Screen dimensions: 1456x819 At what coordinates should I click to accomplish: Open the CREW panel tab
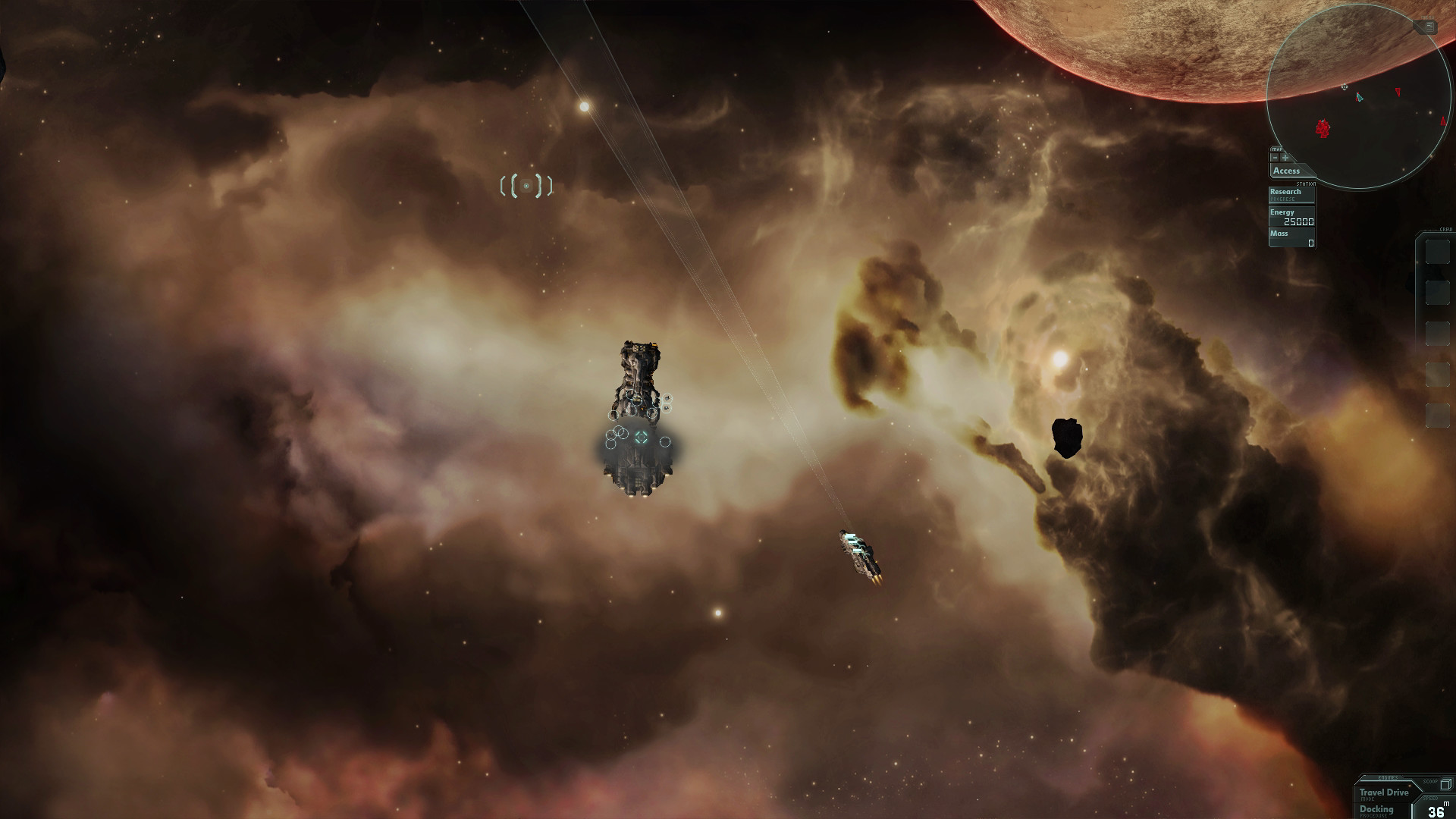point(1447,227)
